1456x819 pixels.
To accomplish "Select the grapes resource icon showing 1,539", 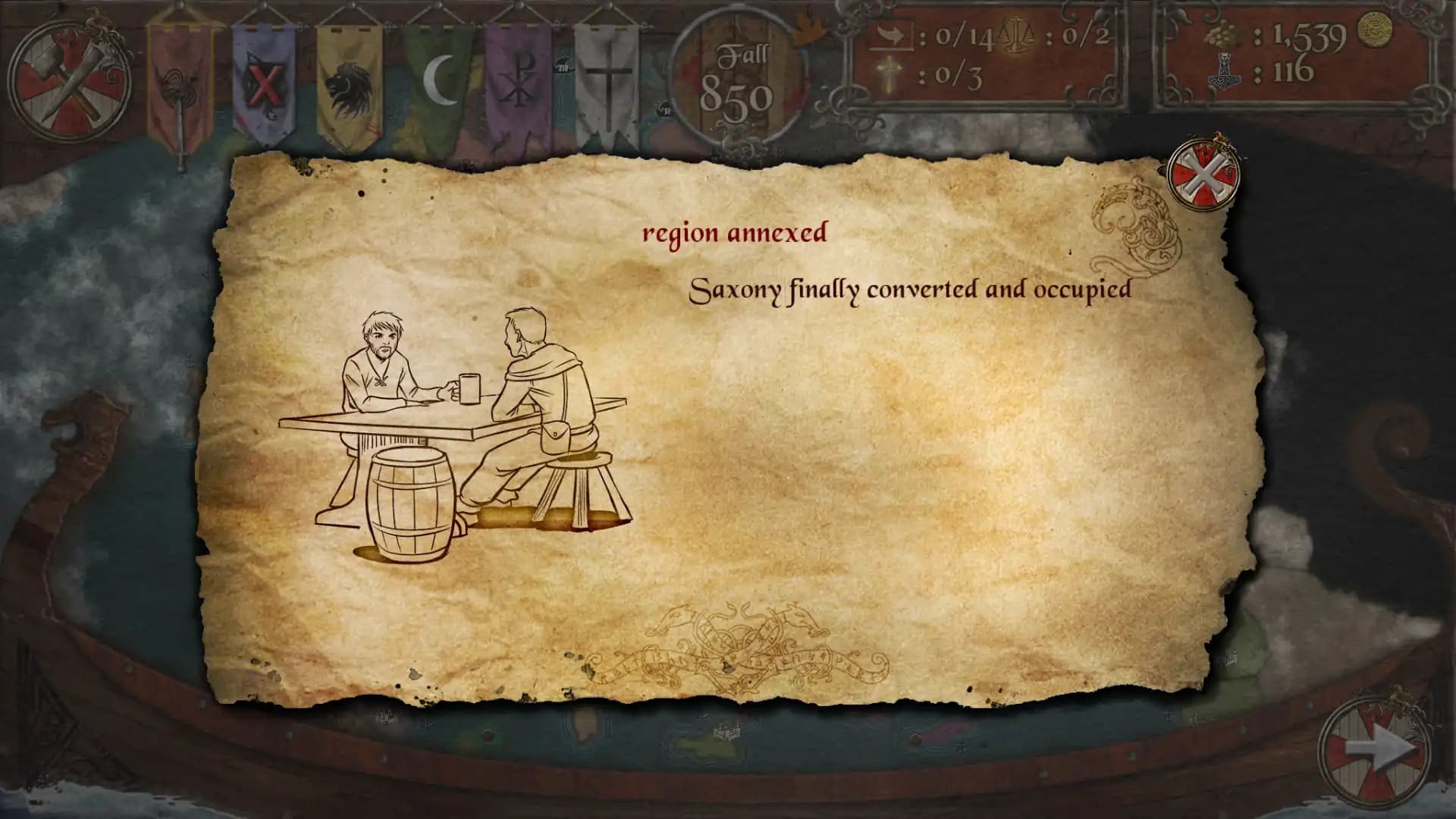I will [1222, 33].
